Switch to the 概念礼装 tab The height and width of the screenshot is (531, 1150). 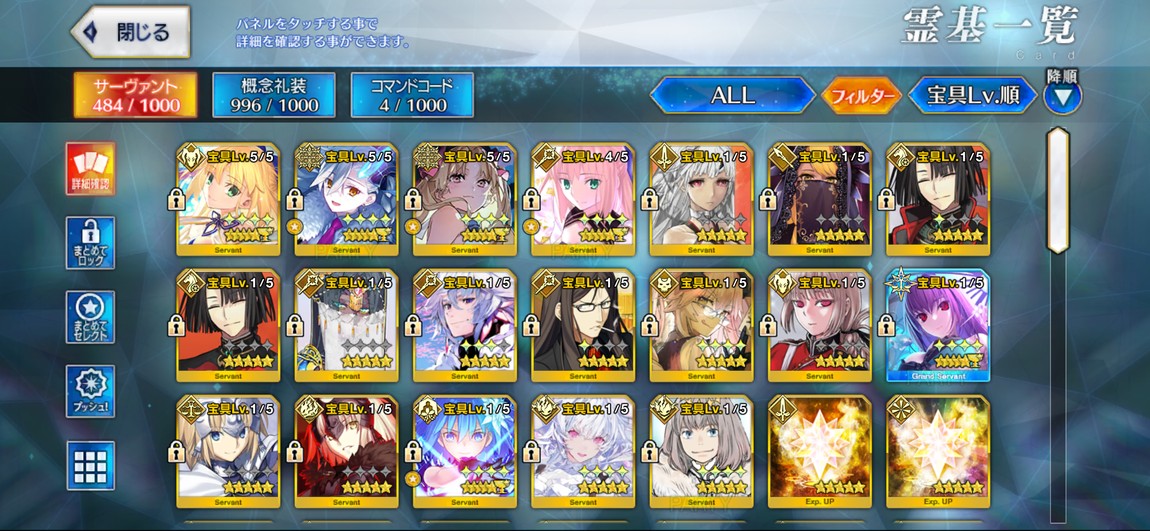click(274, 95)
